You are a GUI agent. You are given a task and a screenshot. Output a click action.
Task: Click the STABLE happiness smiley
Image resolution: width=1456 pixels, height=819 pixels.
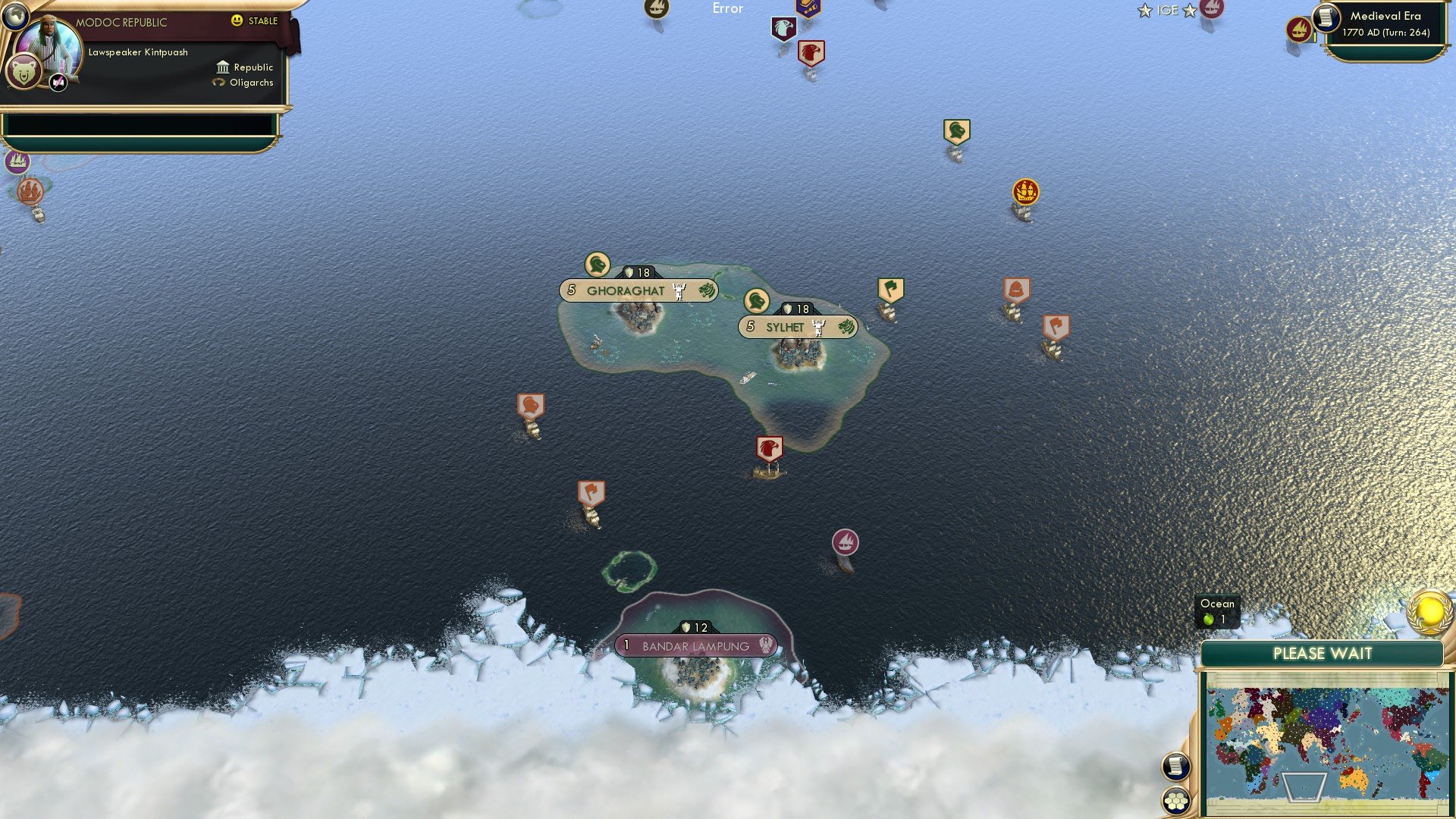point(237,21)
